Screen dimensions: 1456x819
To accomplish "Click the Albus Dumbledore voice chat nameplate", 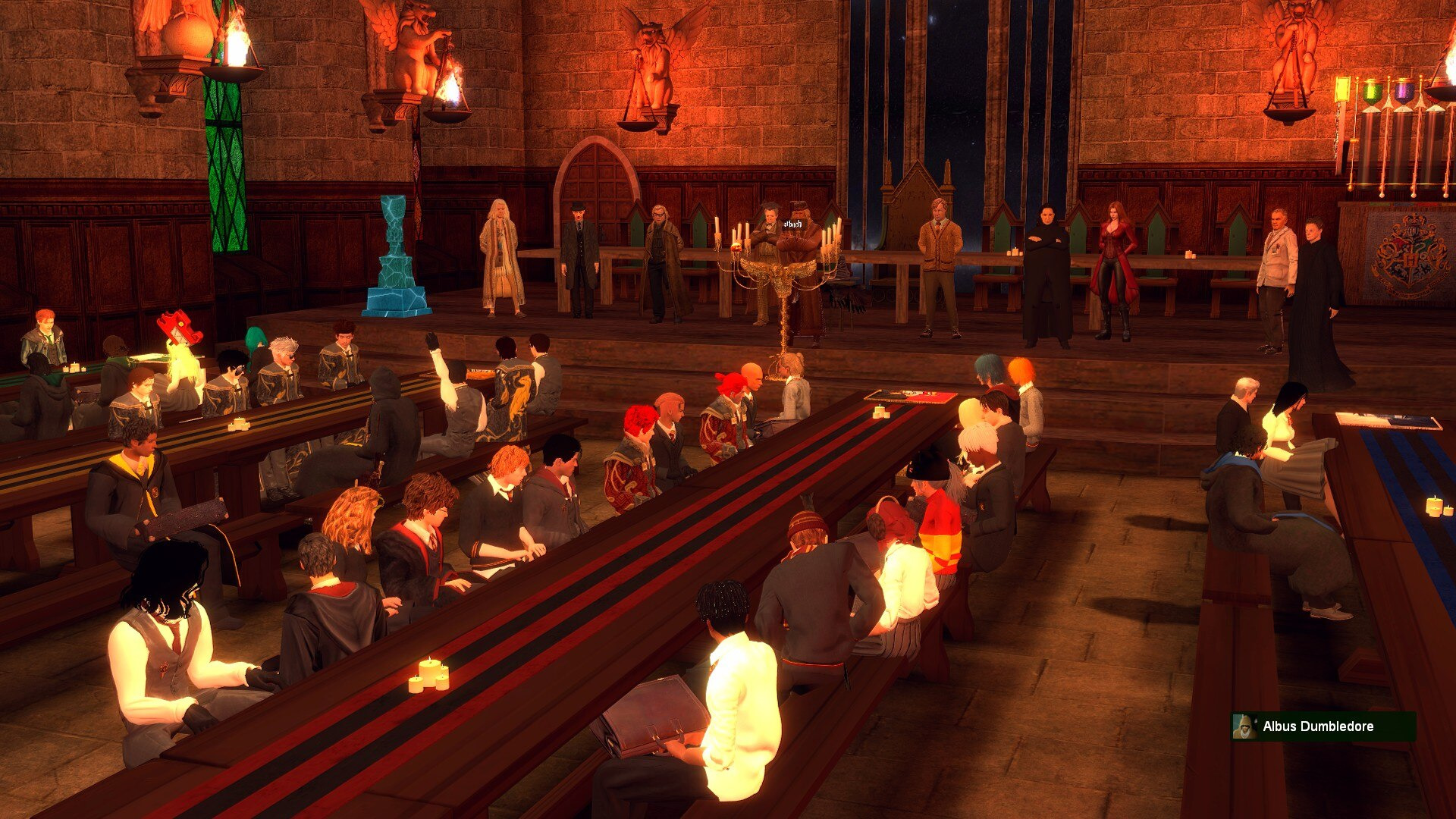I will pyautogui.click(x=1323, y=726).
